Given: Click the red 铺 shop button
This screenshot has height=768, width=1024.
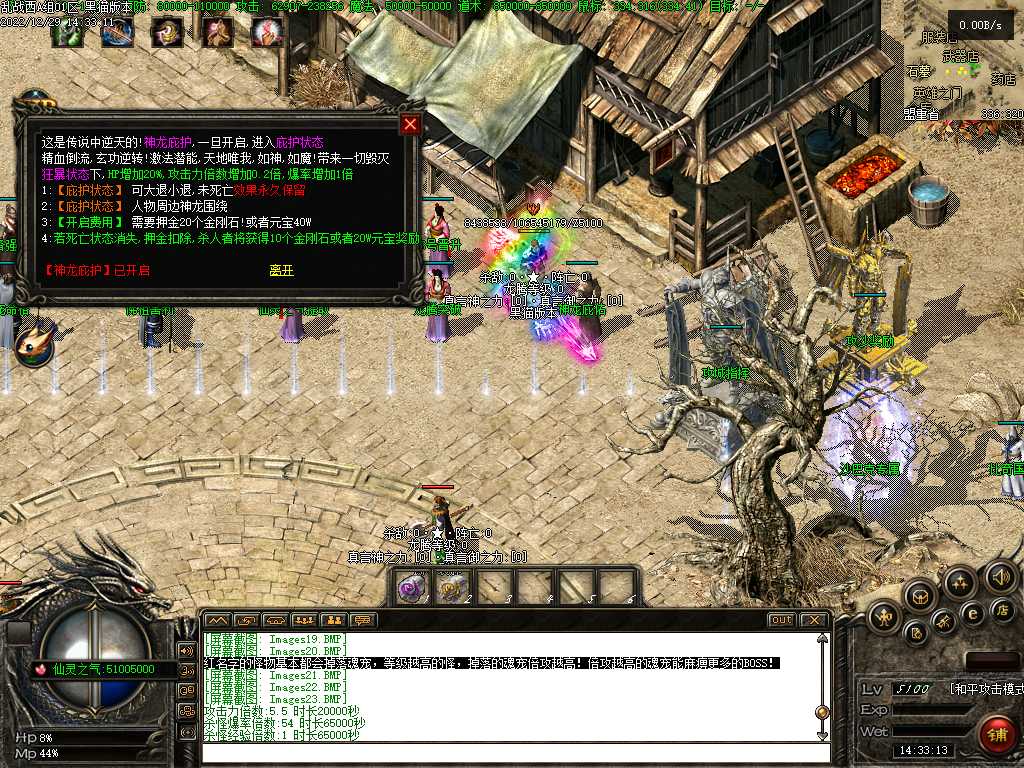Looking at the screenshot, I should click(995, 733).
